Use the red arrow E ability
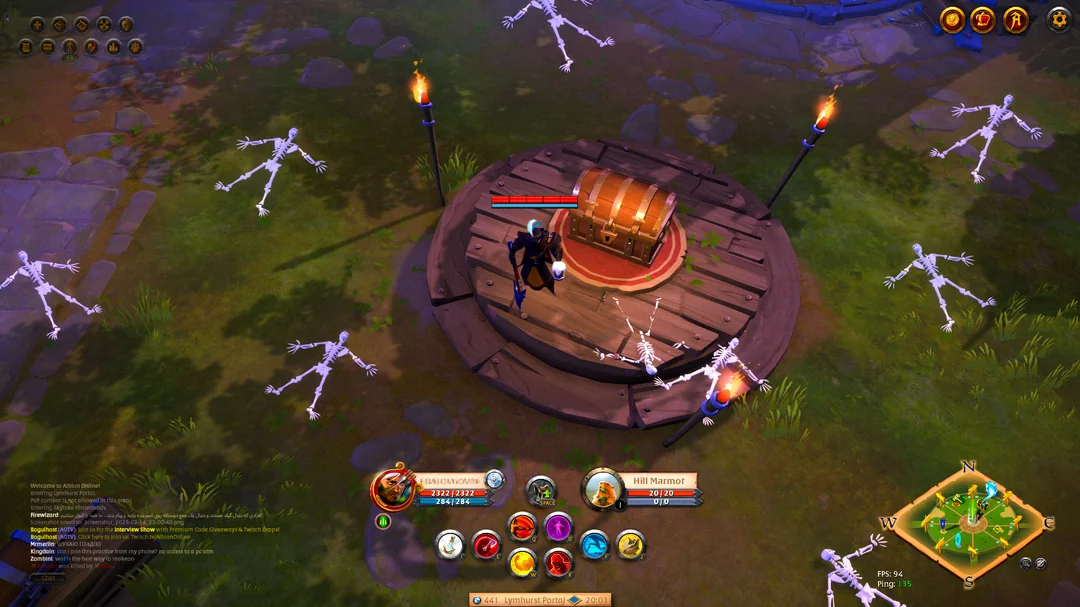1080x607 pixels. pos(486,545)
